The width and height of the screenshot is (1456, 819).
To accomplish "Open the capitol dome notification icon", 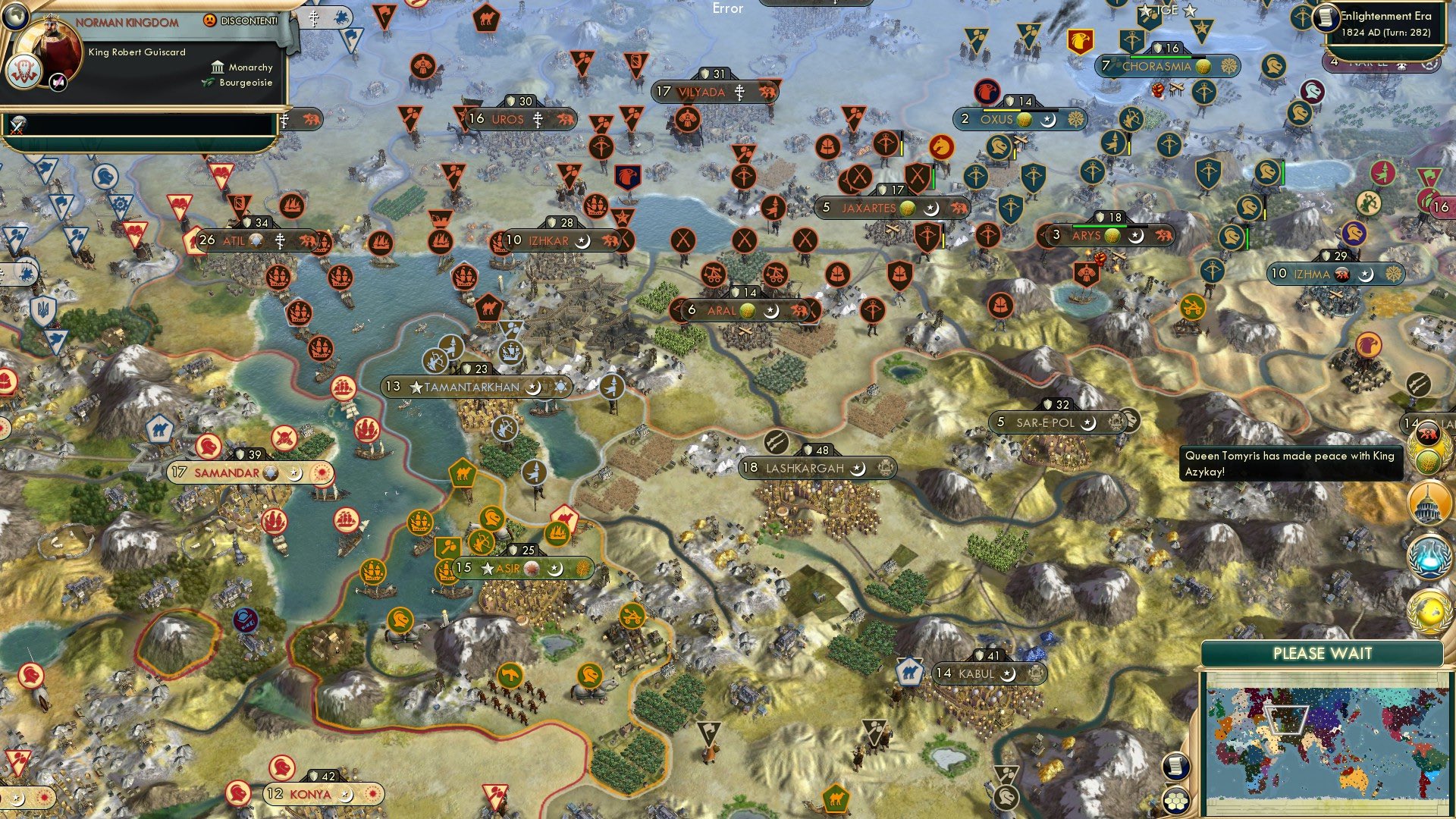I will click(1429, 504).
